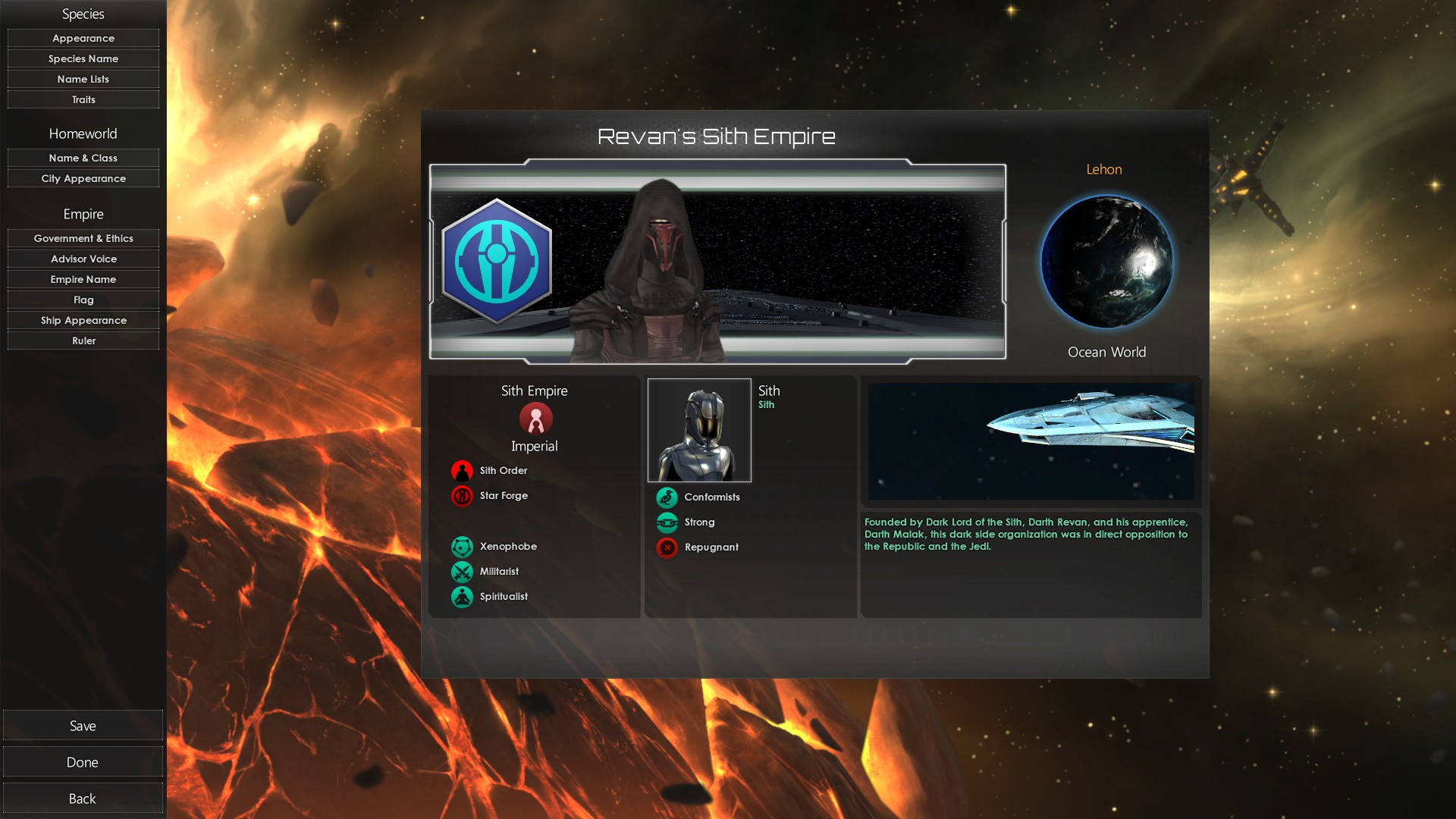Open the Flag editor

(x=83, y=300)
